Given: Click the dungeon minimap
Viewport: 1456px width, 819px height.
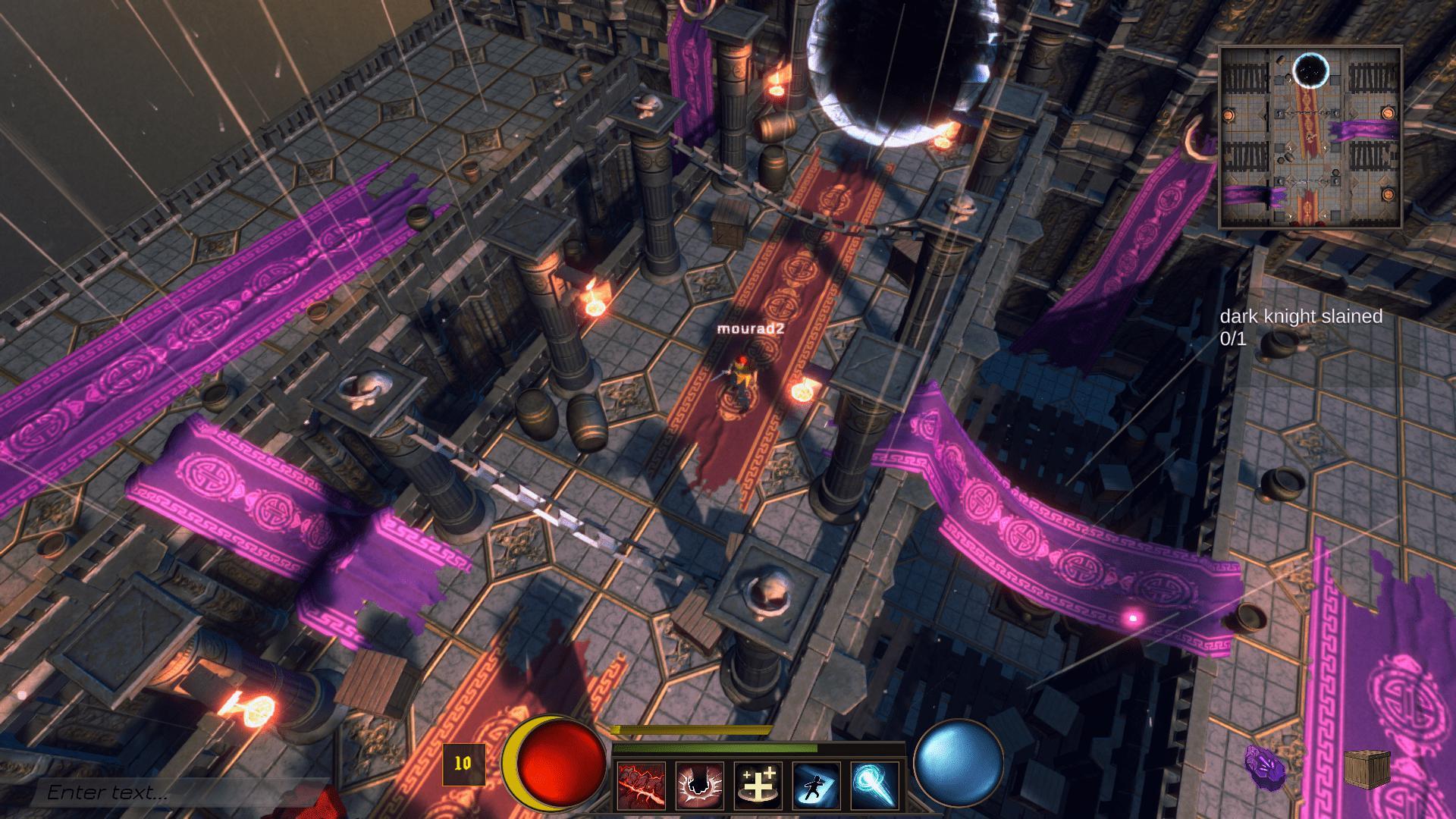Looking at the screenshot, I should [1310, 136].
